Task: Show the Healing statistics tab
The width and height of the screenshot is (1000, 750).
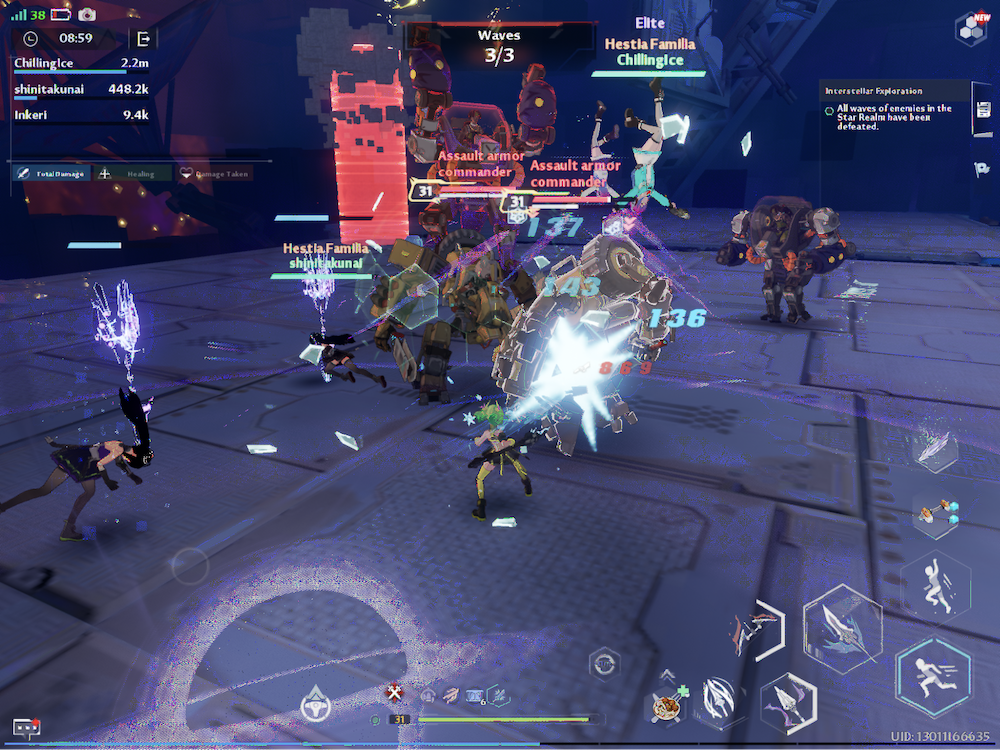Action: [x=131, y=173]
